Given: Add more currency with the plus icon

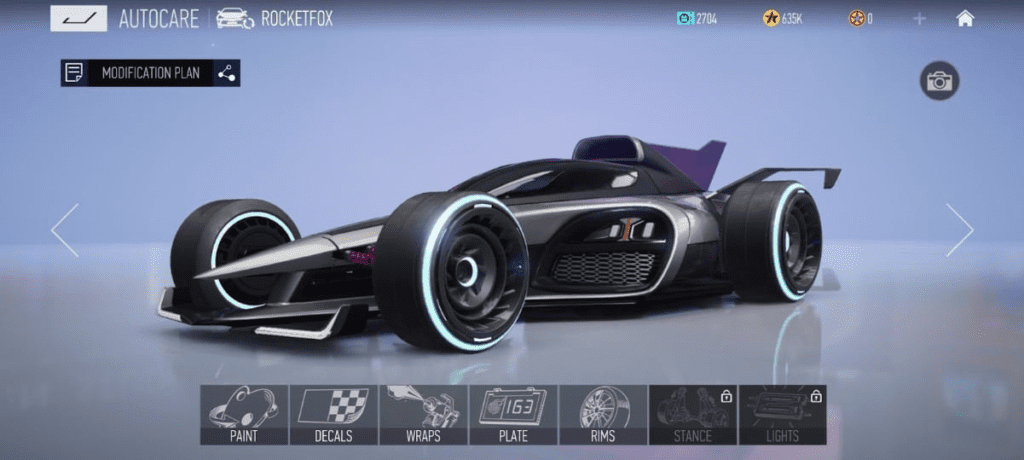Looking at the screenshot, I should click(919, 18).
